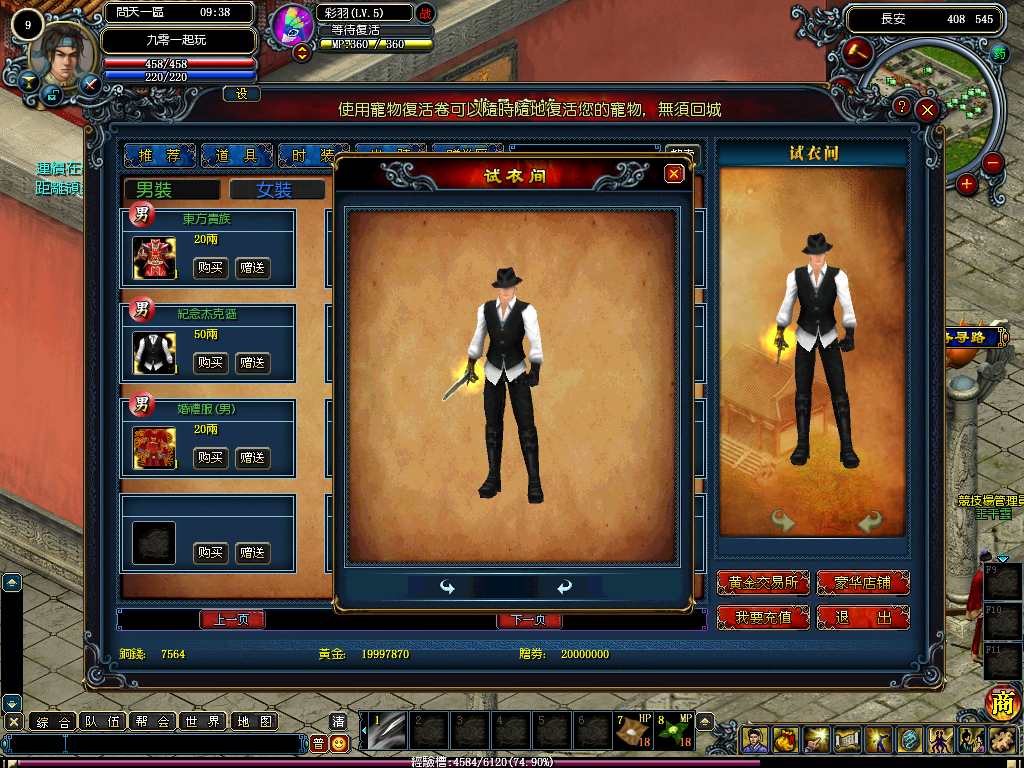Open shop help with the question mark button
This screenshot has height=768, width=1024.
(x=902, y=106)
